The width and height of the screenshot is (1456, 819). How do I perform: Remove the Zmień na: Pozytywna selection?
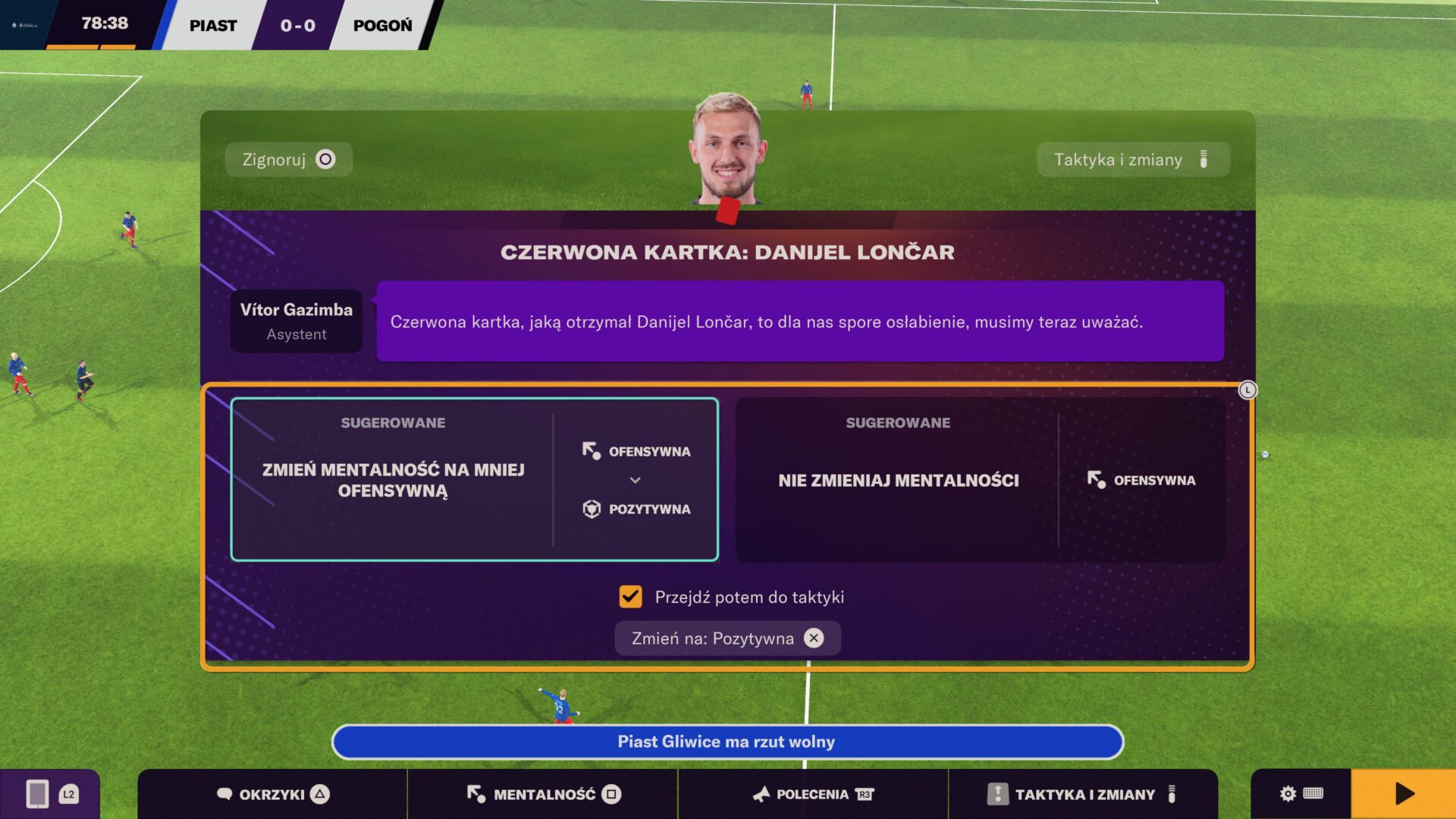[x=814, y=638]
